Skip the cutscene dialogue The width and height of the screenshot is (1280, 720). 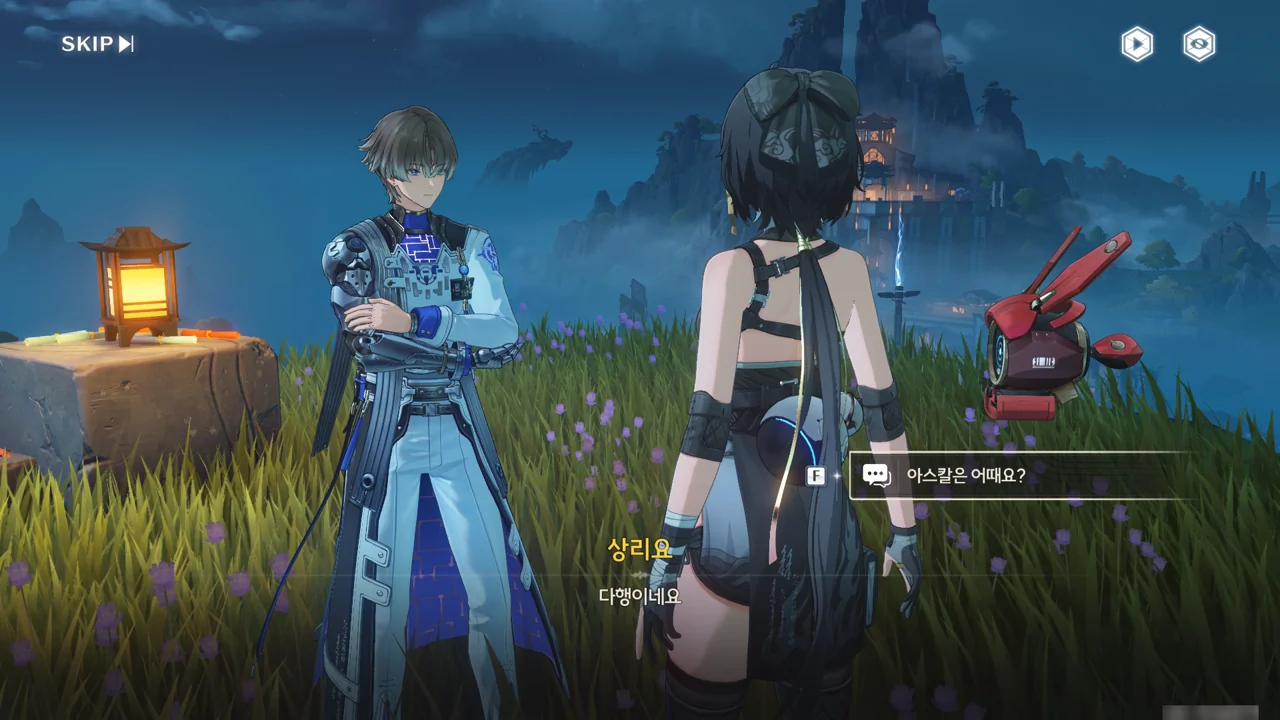[x=97, y=44]
